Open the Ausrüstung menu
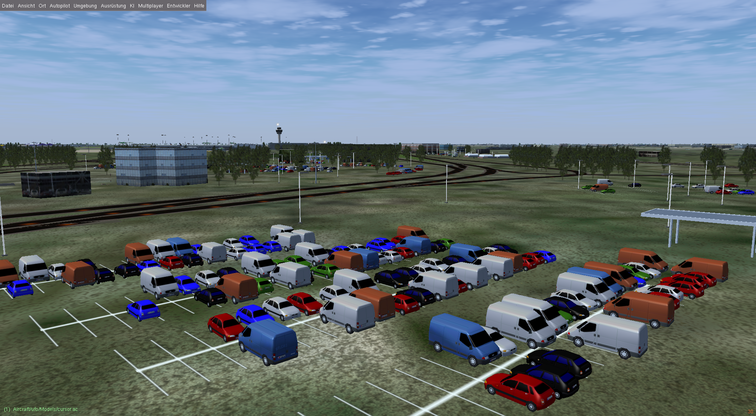 [113, 5]
